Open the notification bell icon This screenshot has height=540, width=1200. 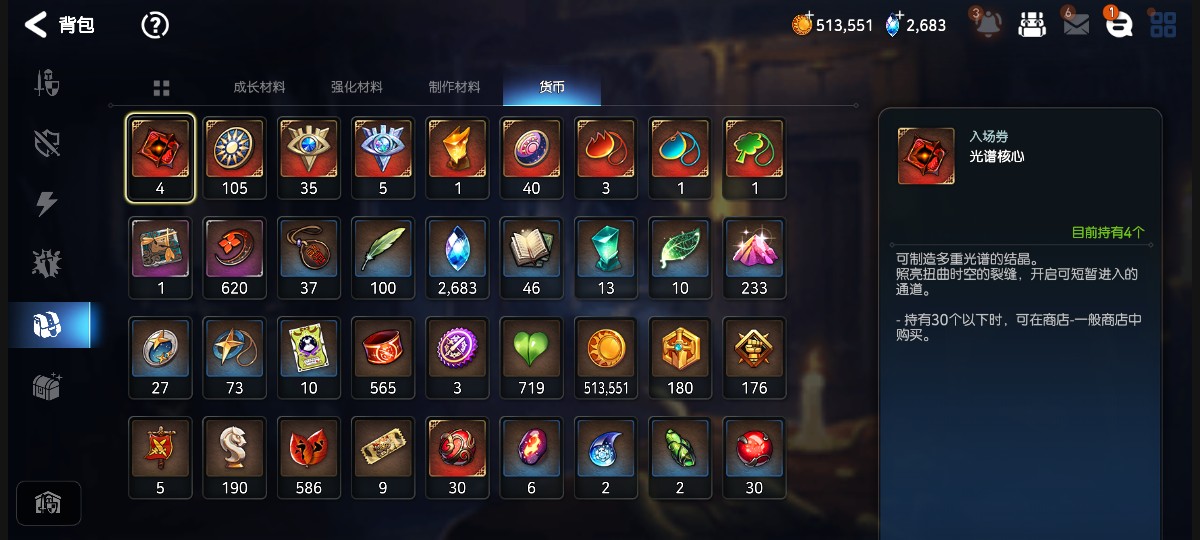pos(988,25)
